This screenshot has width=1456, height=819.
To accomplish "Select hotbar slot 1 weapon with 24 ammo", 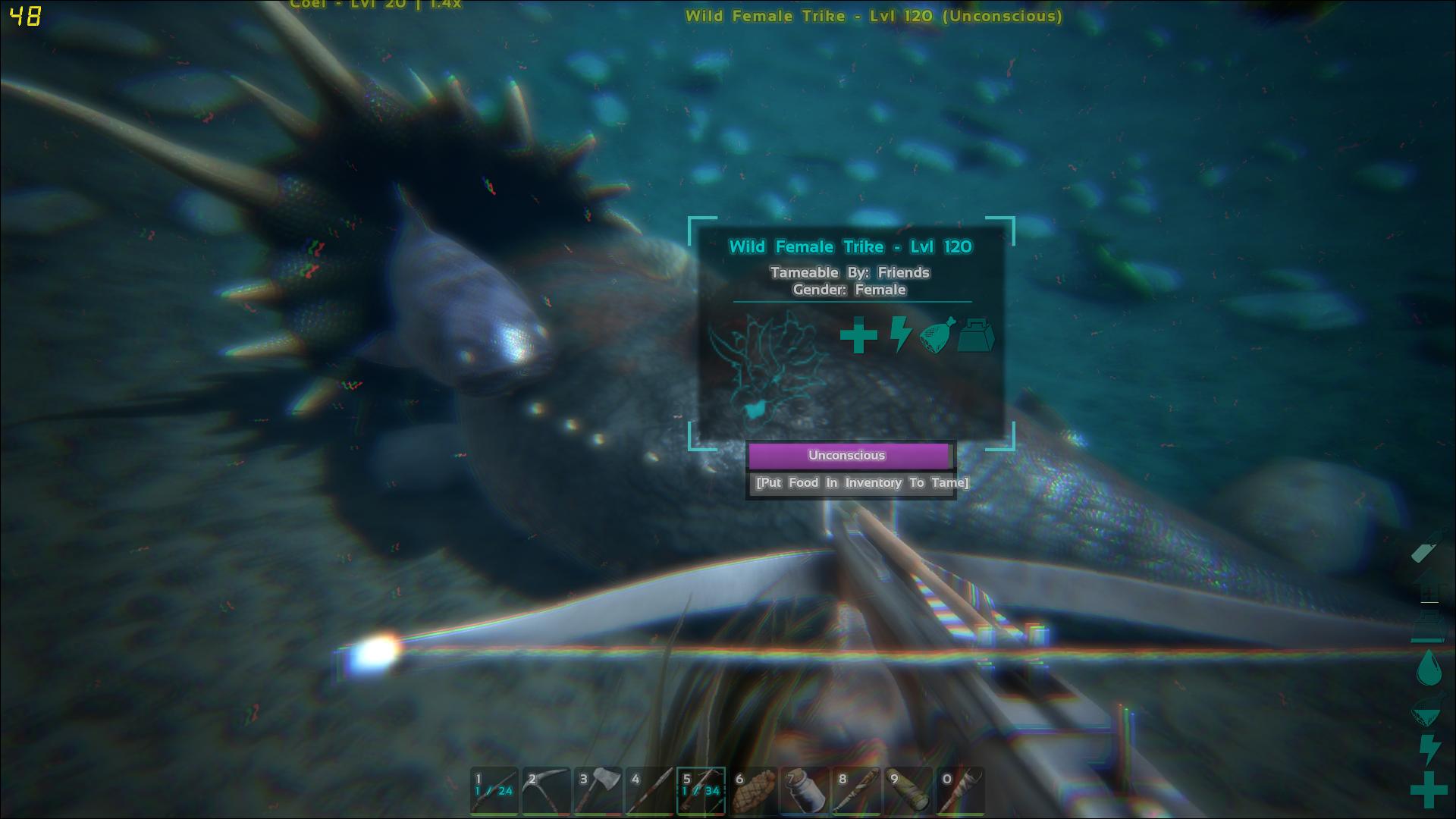I will (x=494, y=791).
